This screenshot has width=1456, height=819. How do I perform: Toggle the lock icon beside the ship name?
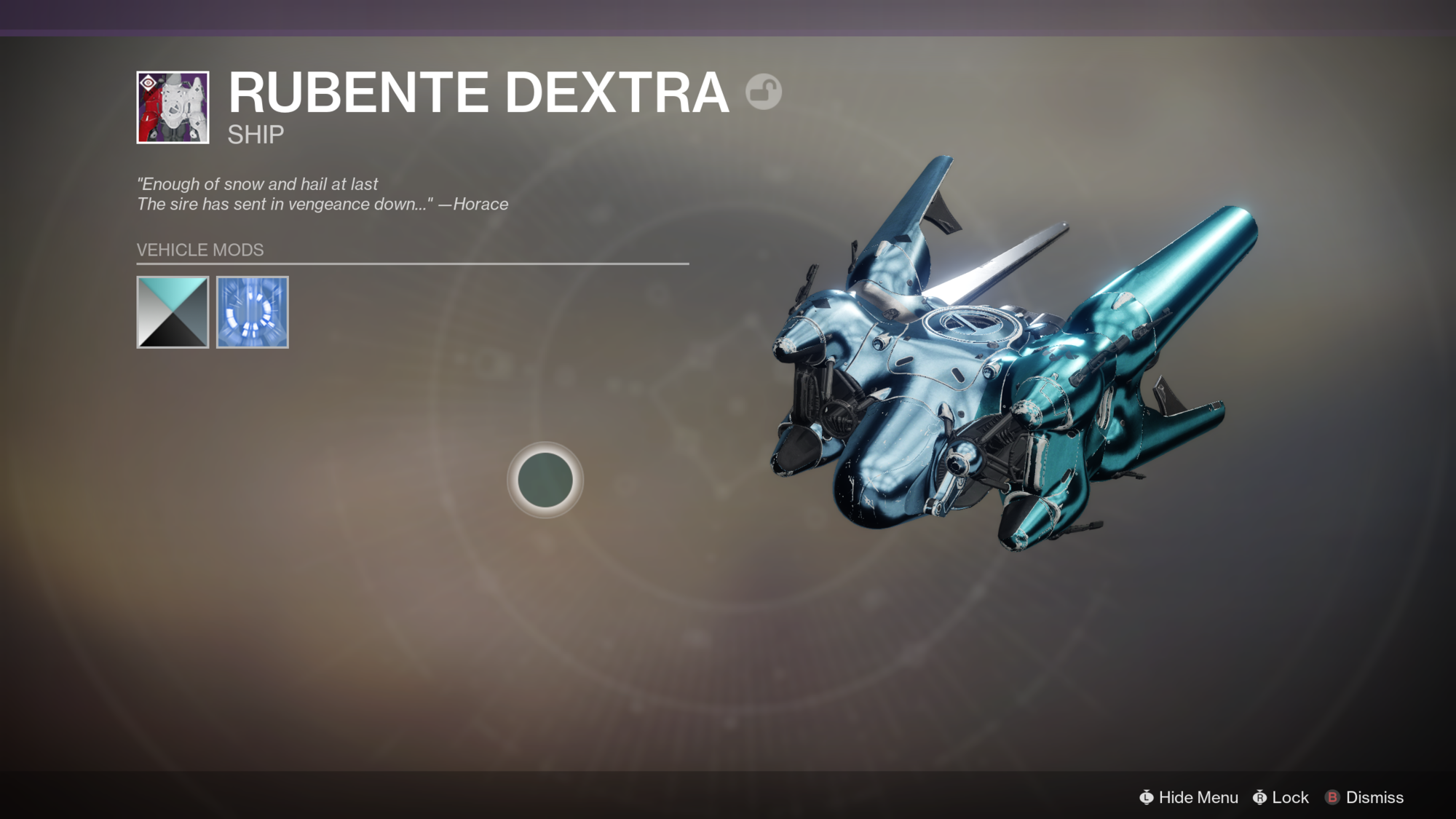[763, 92]
